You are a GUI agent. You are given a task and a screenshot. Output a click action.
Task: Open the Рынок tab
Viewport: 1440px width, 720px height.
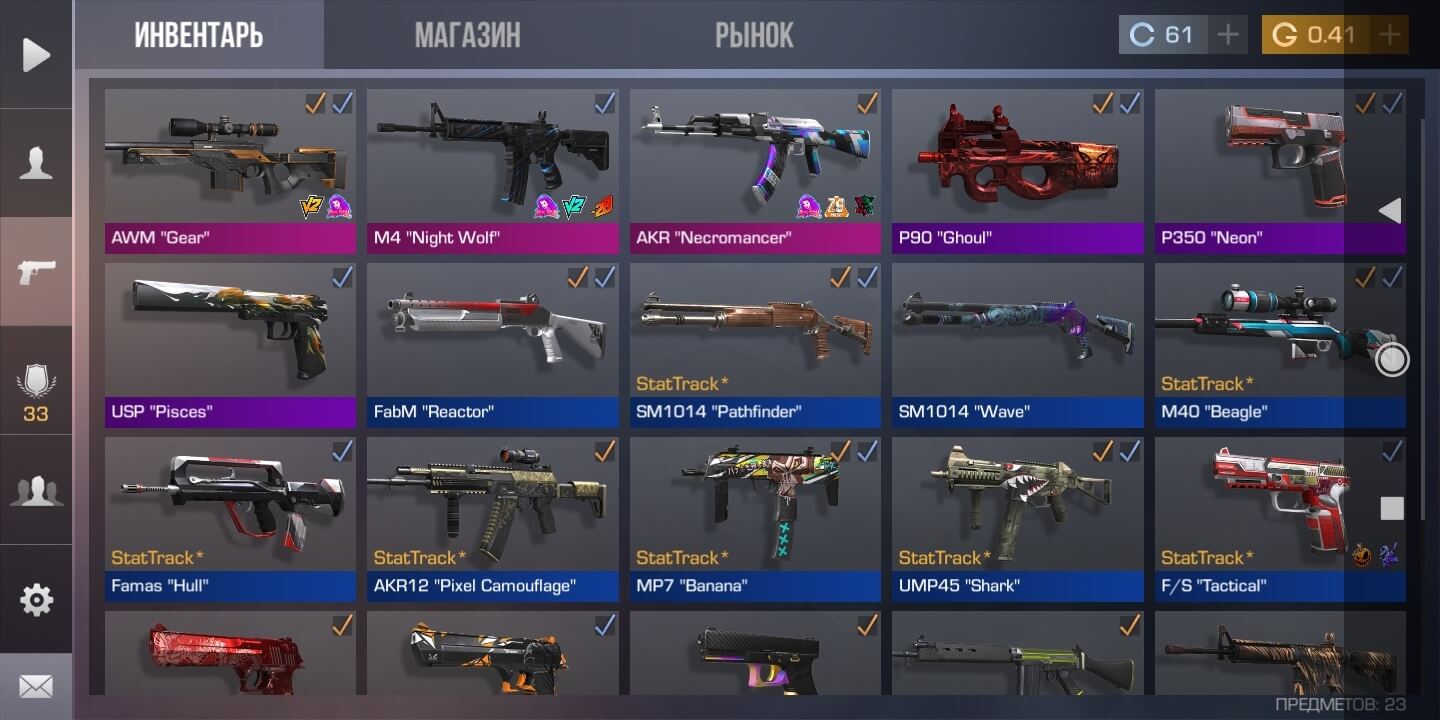[754, 36]
